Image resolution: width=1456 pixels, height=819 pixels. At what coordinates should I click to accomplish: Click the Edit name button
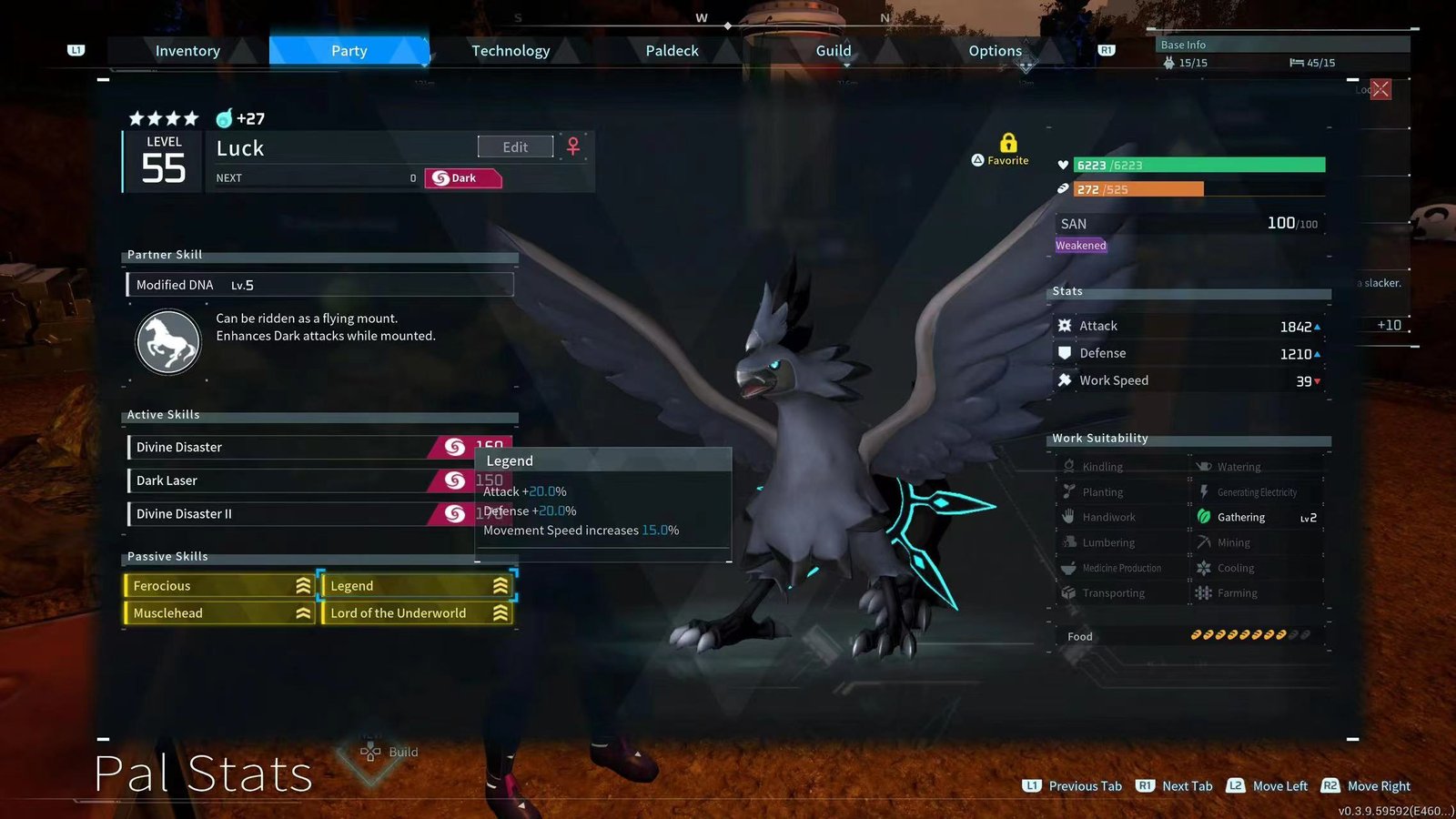(x=515, y=147)
